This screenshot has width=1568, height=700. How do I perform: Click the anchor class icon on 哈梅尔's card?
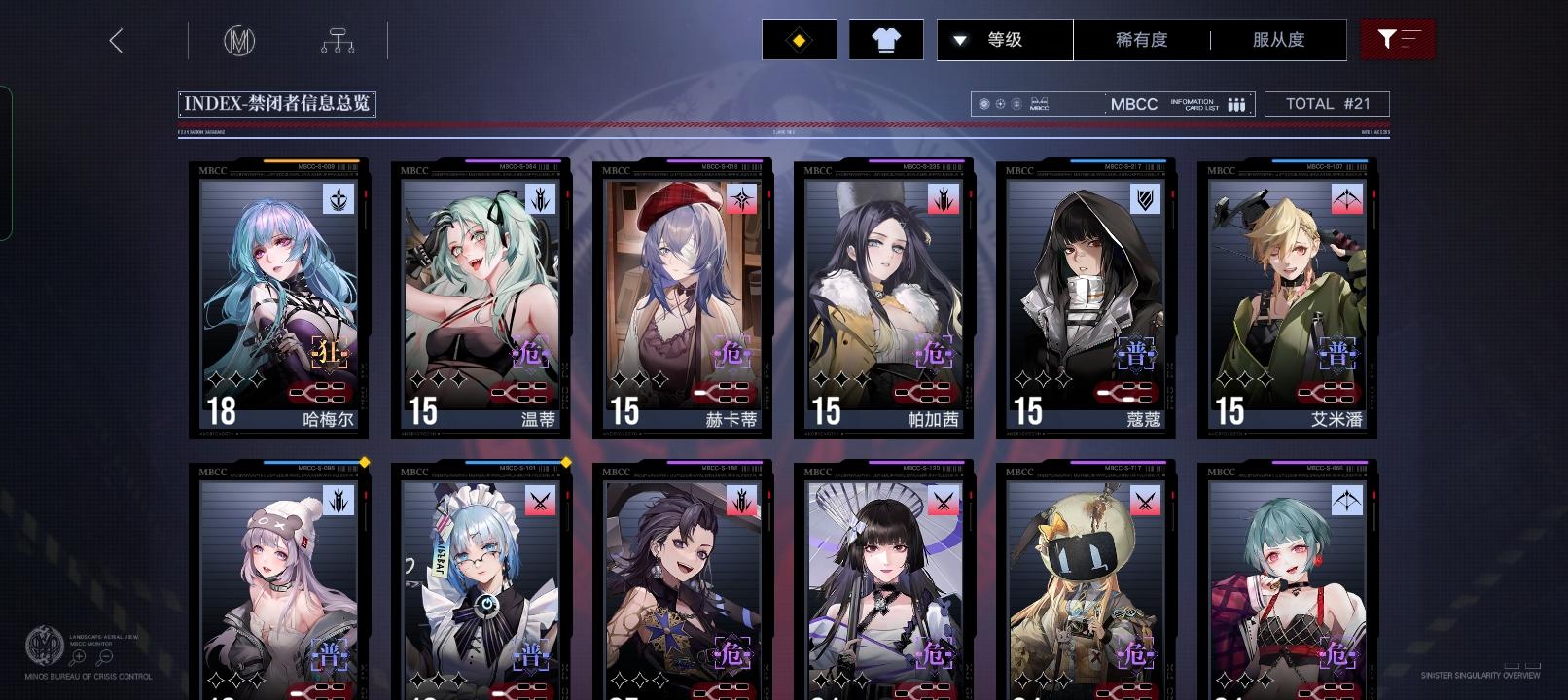click(x=339, y=200)
